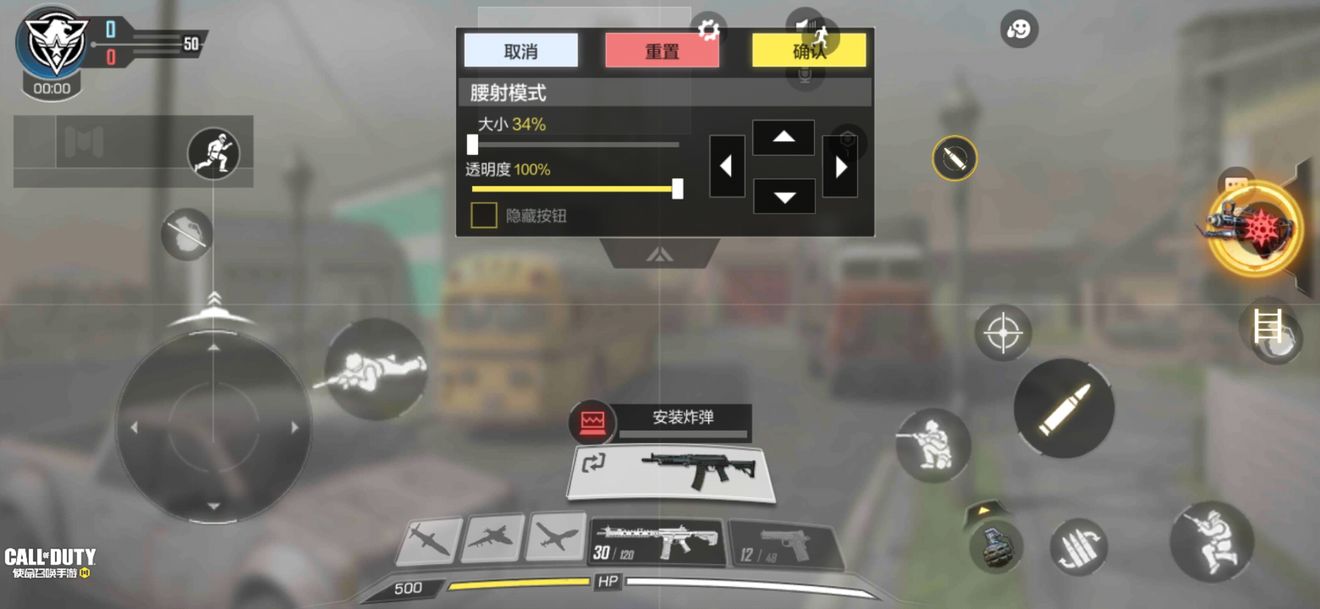This screenshot has width=1320, height=609.
Task: Nudge the button downward with down arrow
Action: (783, 196)
